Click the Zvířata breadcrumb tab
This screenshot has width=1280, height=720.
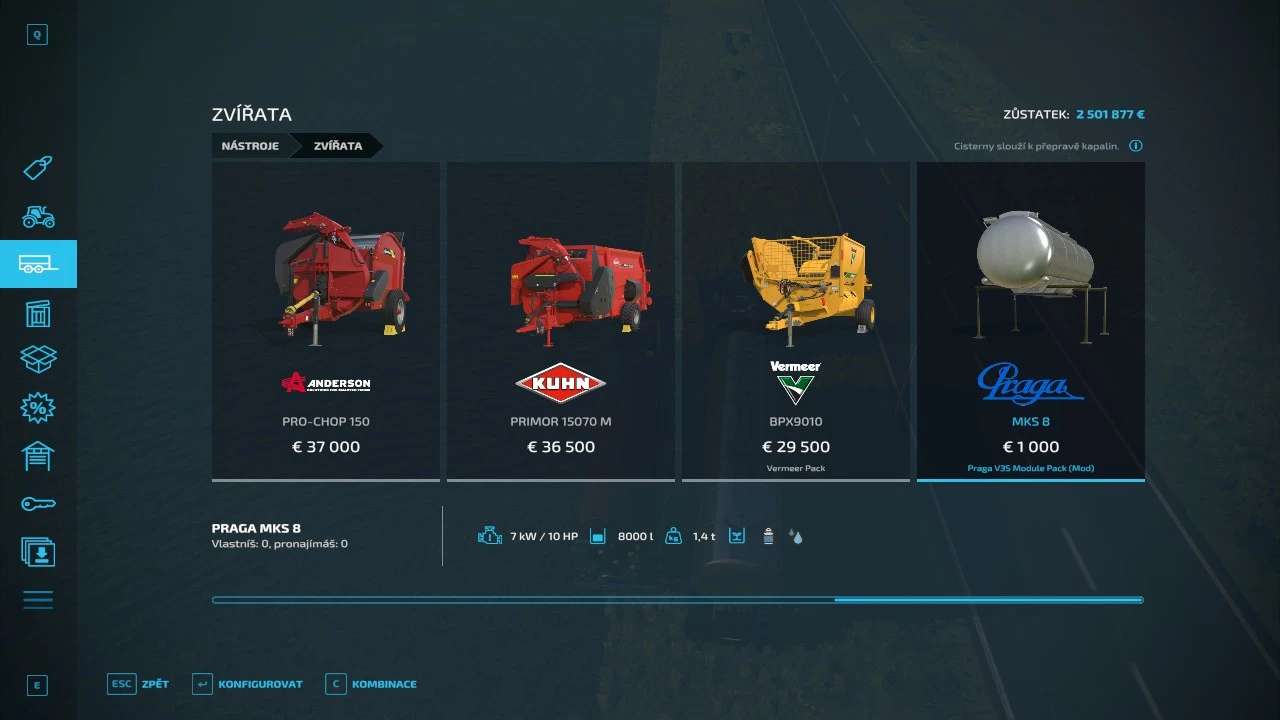(338, 146)
